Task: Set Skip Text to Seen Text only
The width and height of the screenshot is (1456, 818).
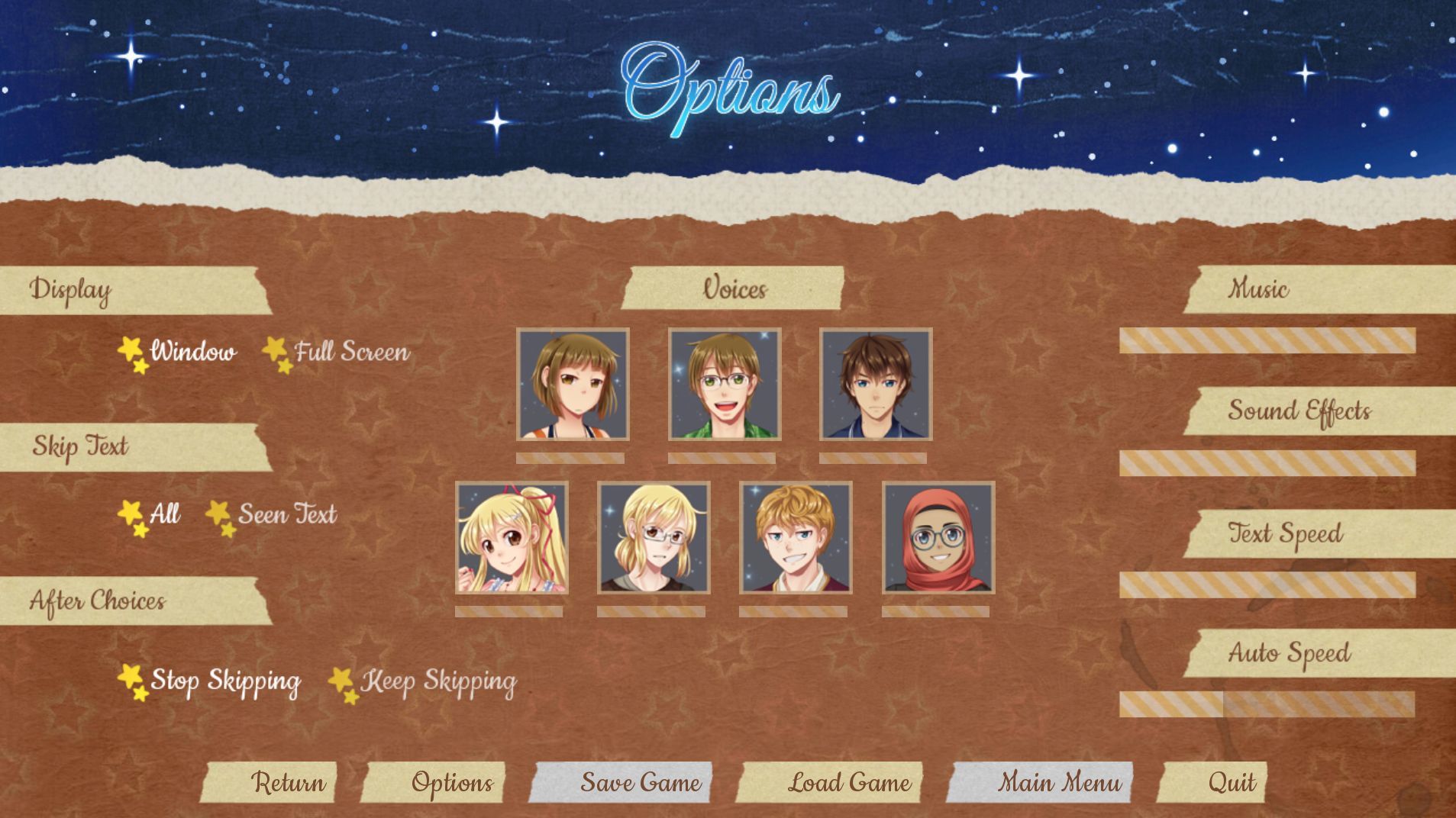Action: coord(286,514)
